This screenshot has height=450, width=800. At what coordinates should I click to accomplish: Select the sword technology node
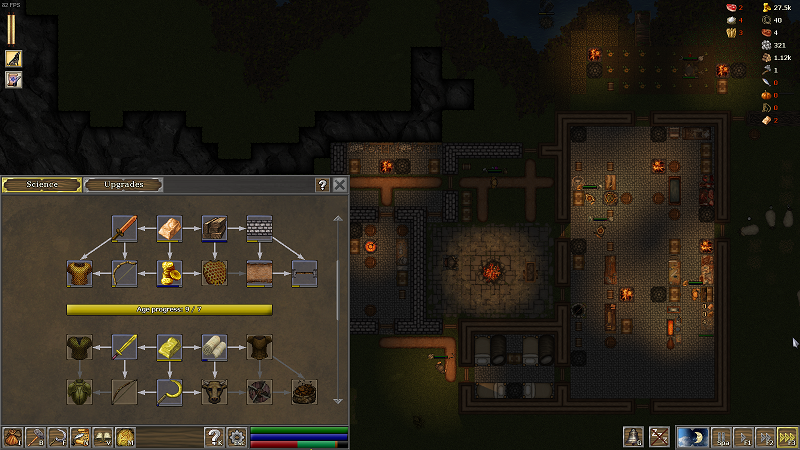tap(124, 228)
